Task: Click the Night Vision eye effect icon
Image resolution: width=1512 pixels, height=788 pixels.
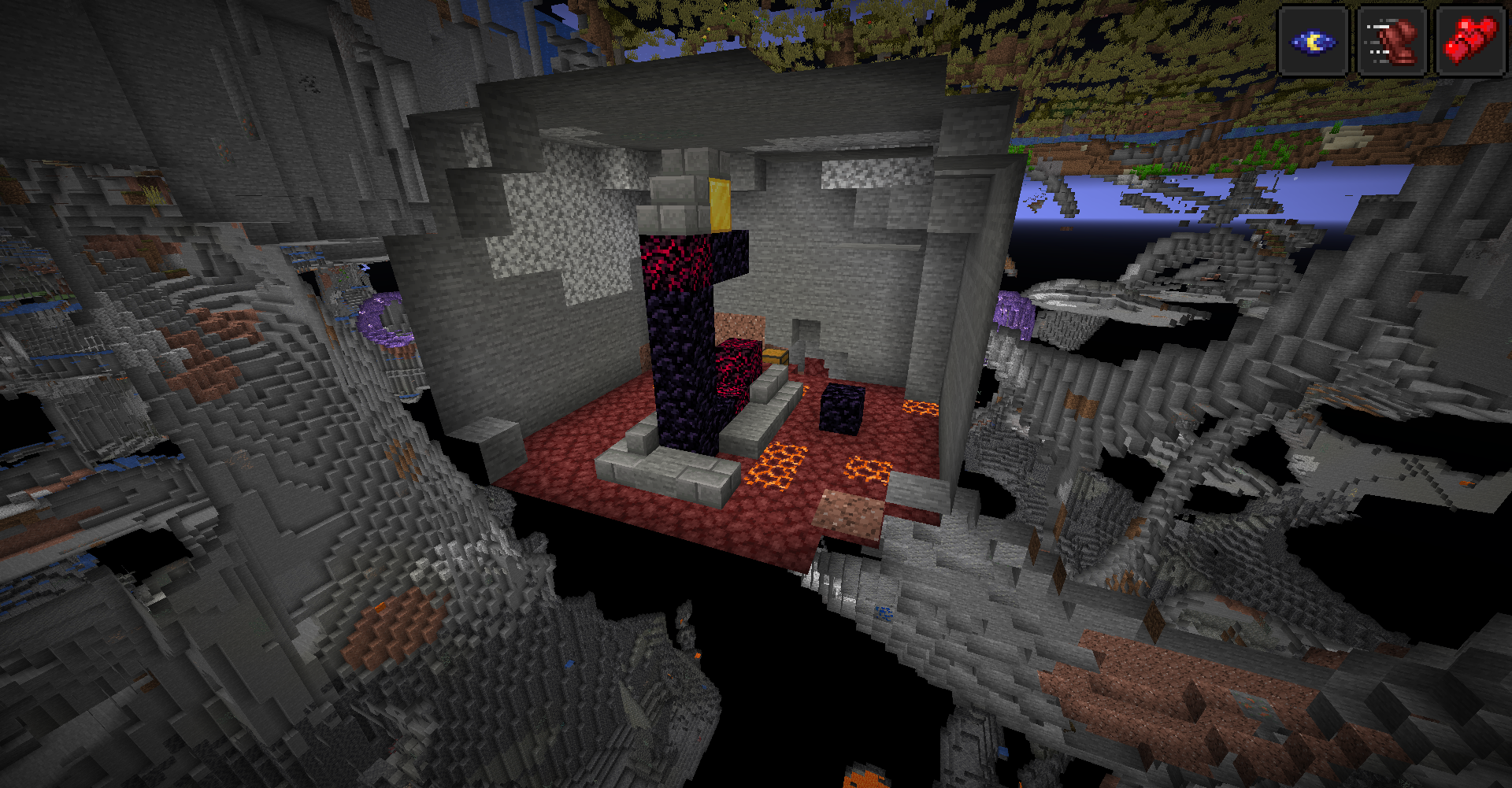Action: 1313,42
